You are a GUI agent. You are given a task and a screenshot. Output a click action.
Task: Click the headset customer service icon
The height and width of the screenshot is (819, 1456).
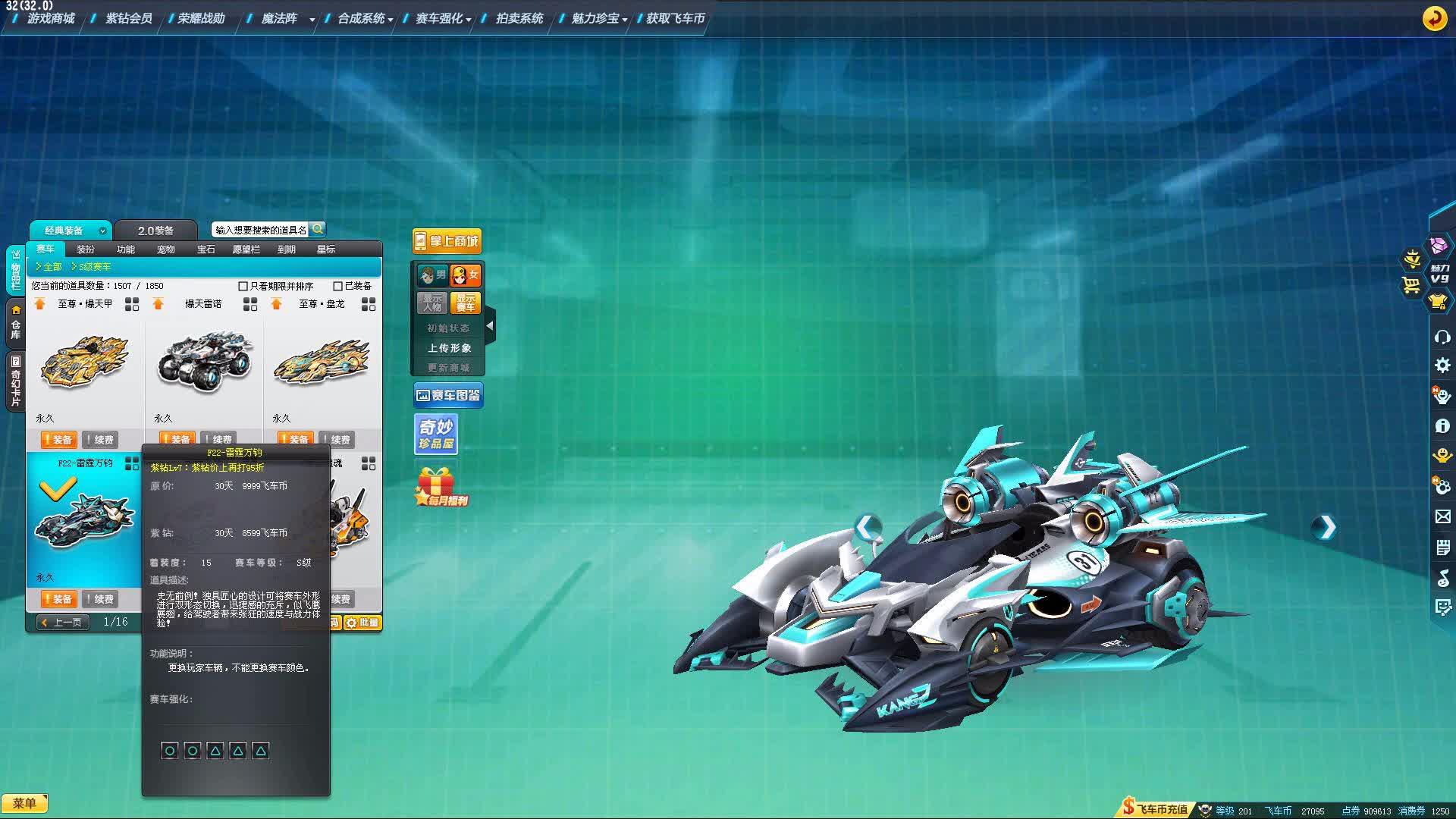click(x=1442, y=337)
